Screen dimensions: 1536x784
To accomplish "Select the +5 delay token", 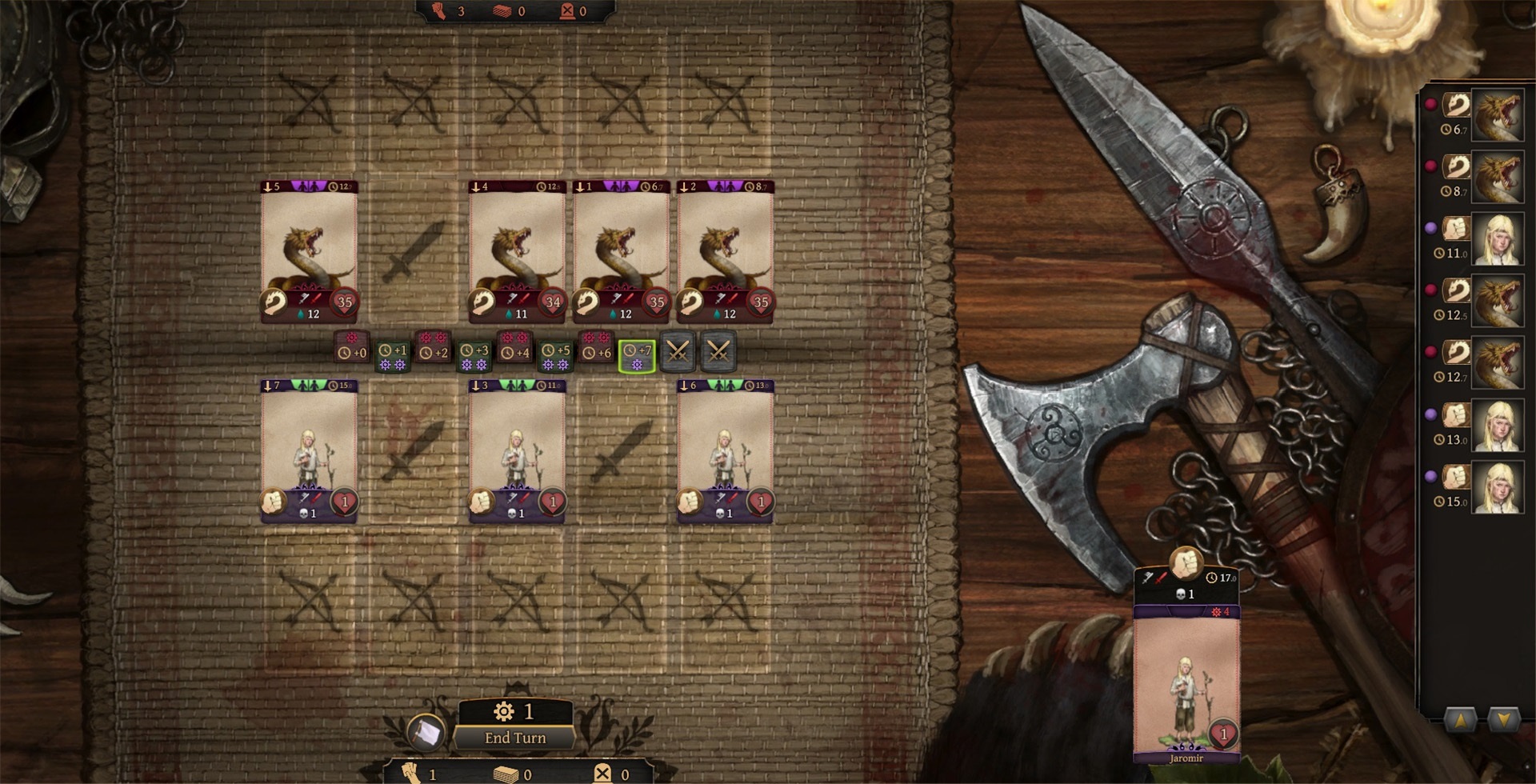I will pos(555,356).
